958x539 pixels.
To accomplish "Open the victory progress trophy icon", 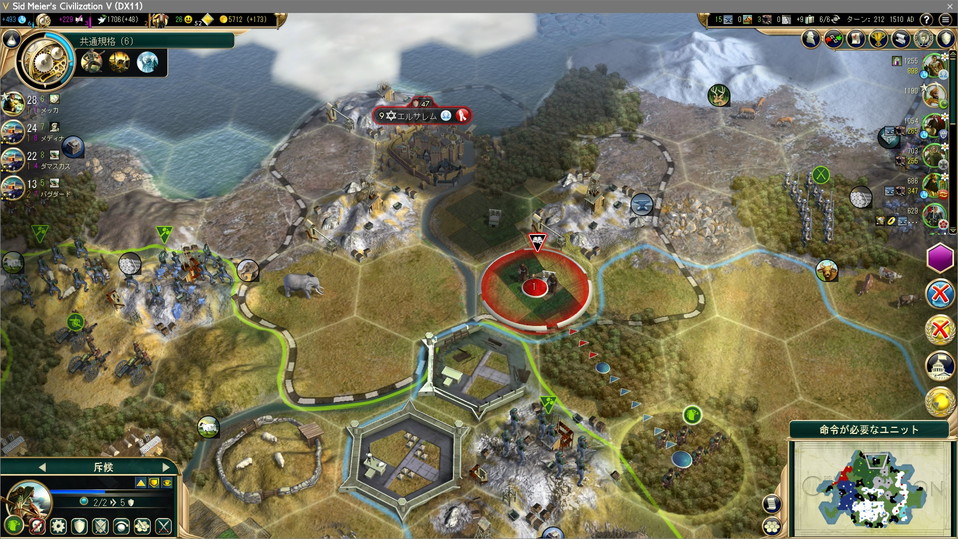I will pyautogui.click(x=878, y=39).
